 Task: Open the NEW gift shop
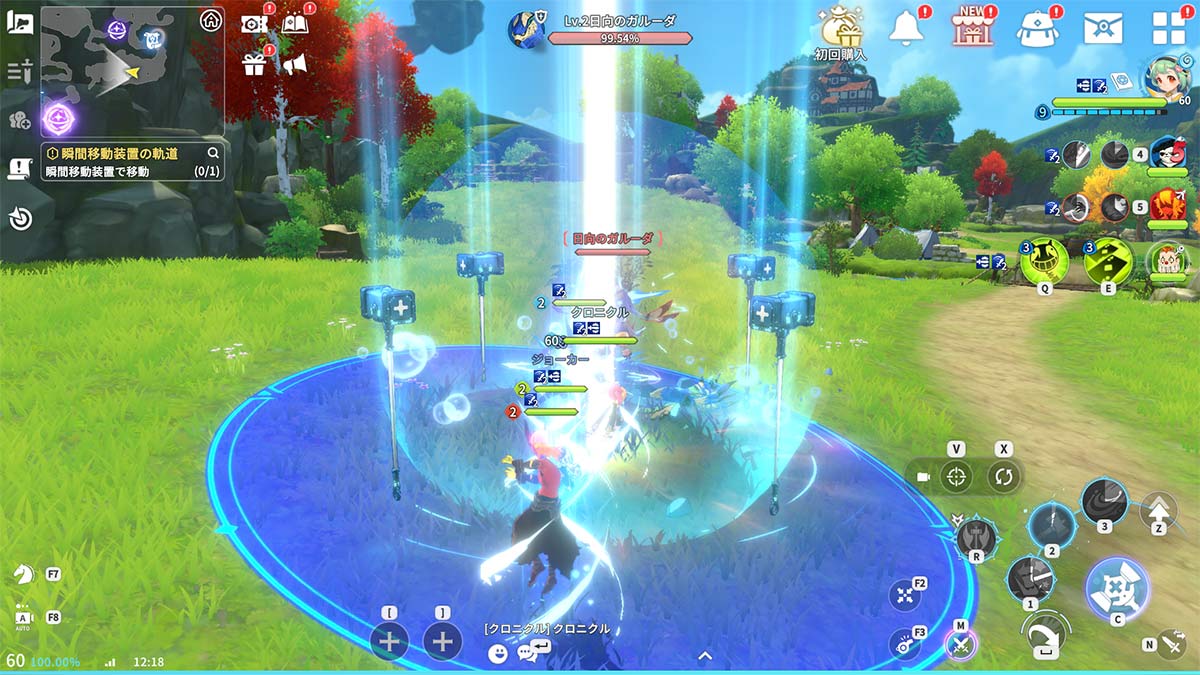click(970, 28)
